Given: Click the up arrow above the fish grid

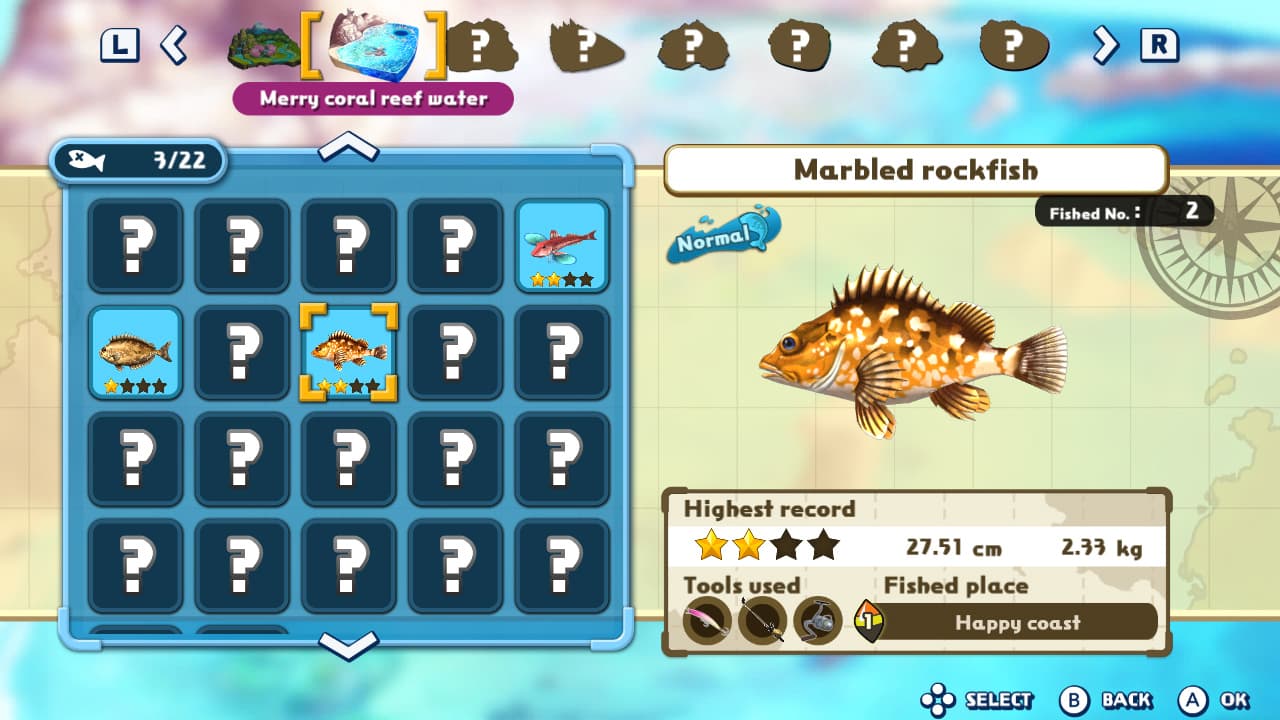Looking at the screenshot, I should click(349, 148).
